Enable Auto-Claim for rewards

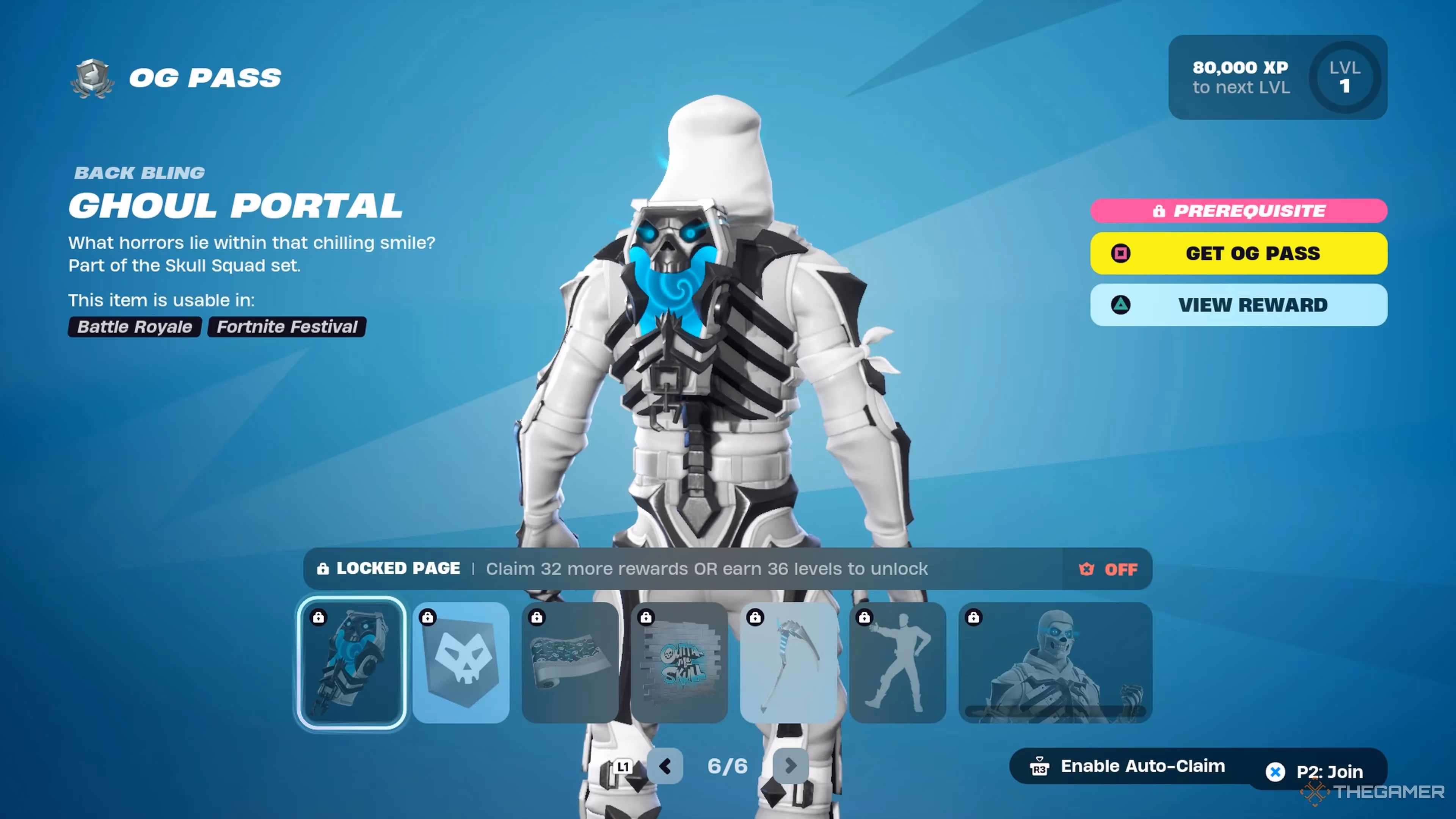point(1130,766)
